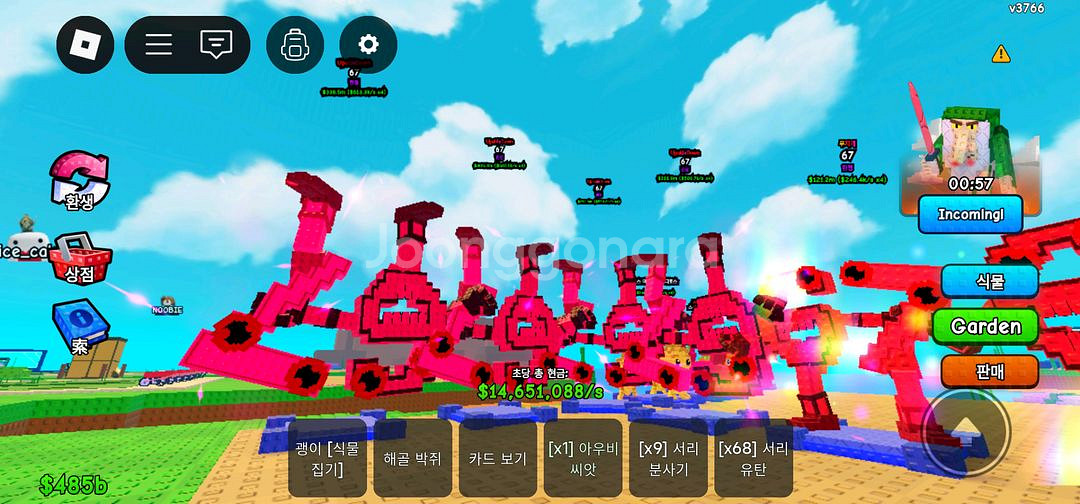The image size is (1080, 504).
Task: Open the blue index book
Action: point(79,328)
